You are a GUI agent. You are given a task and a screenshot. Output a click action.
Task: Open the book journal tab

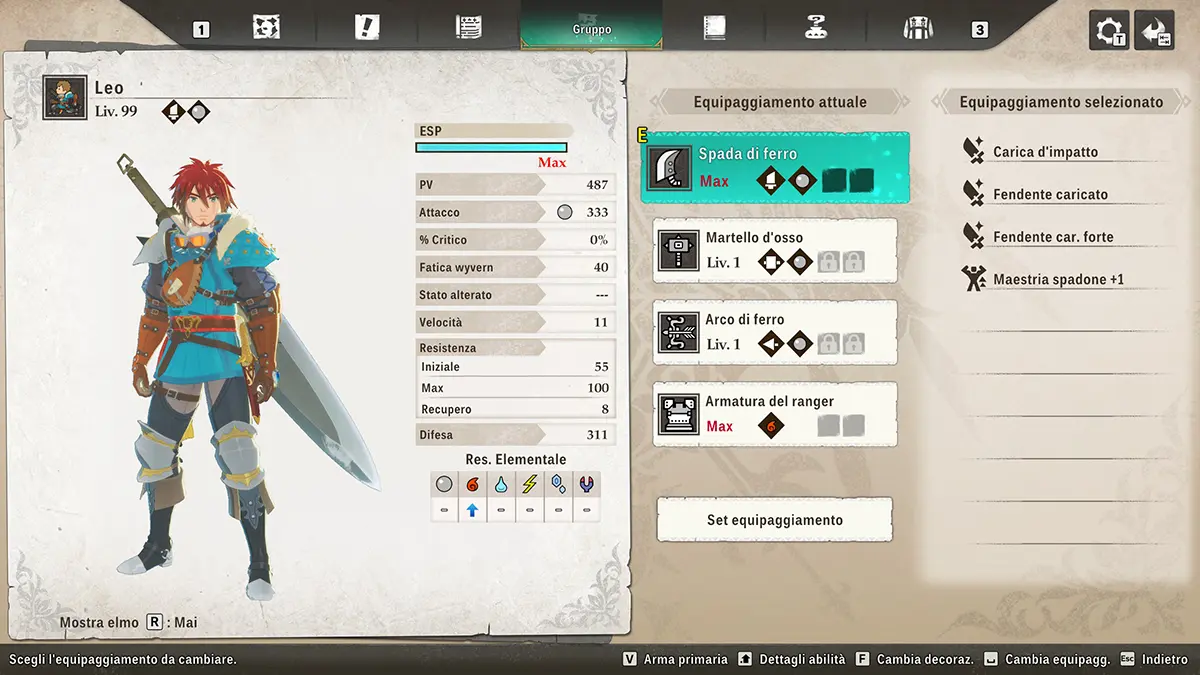click(x=713, y=27)
